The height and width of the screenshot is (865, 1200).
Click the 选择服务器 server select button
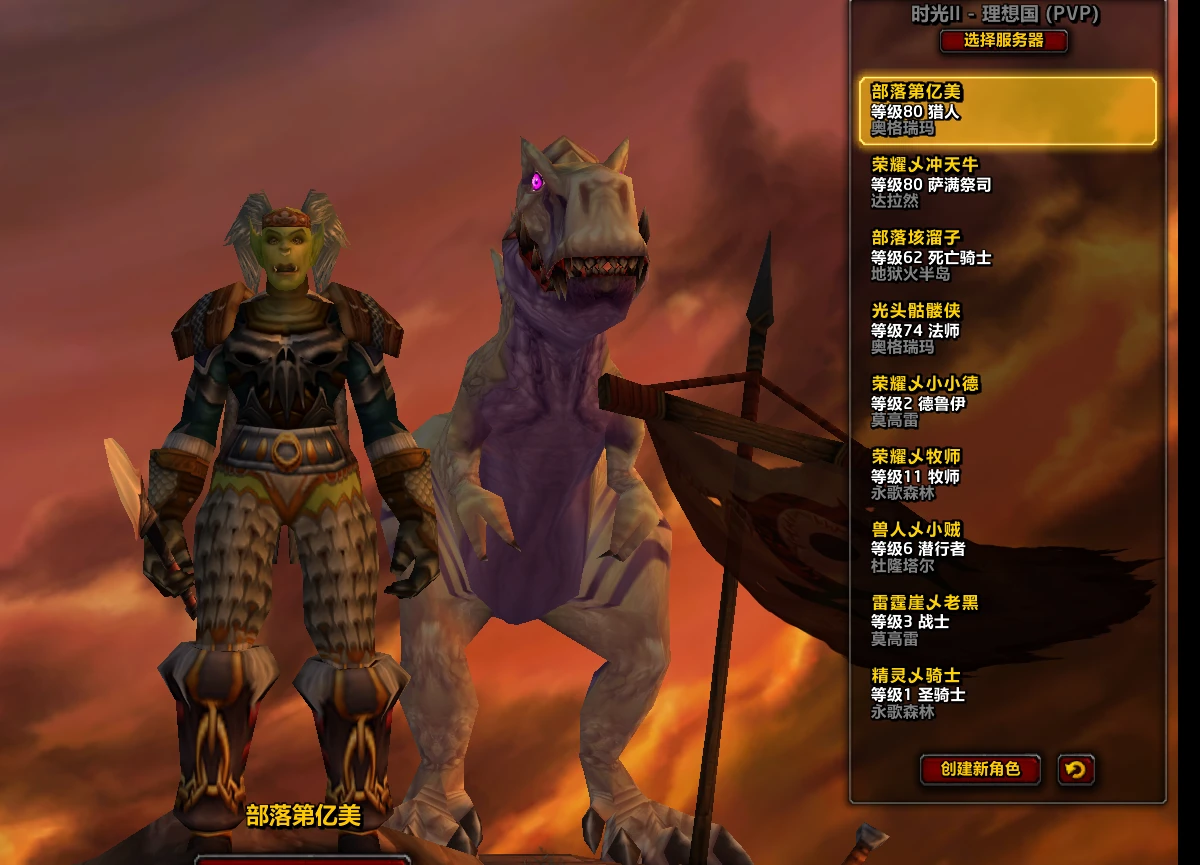1003,41
